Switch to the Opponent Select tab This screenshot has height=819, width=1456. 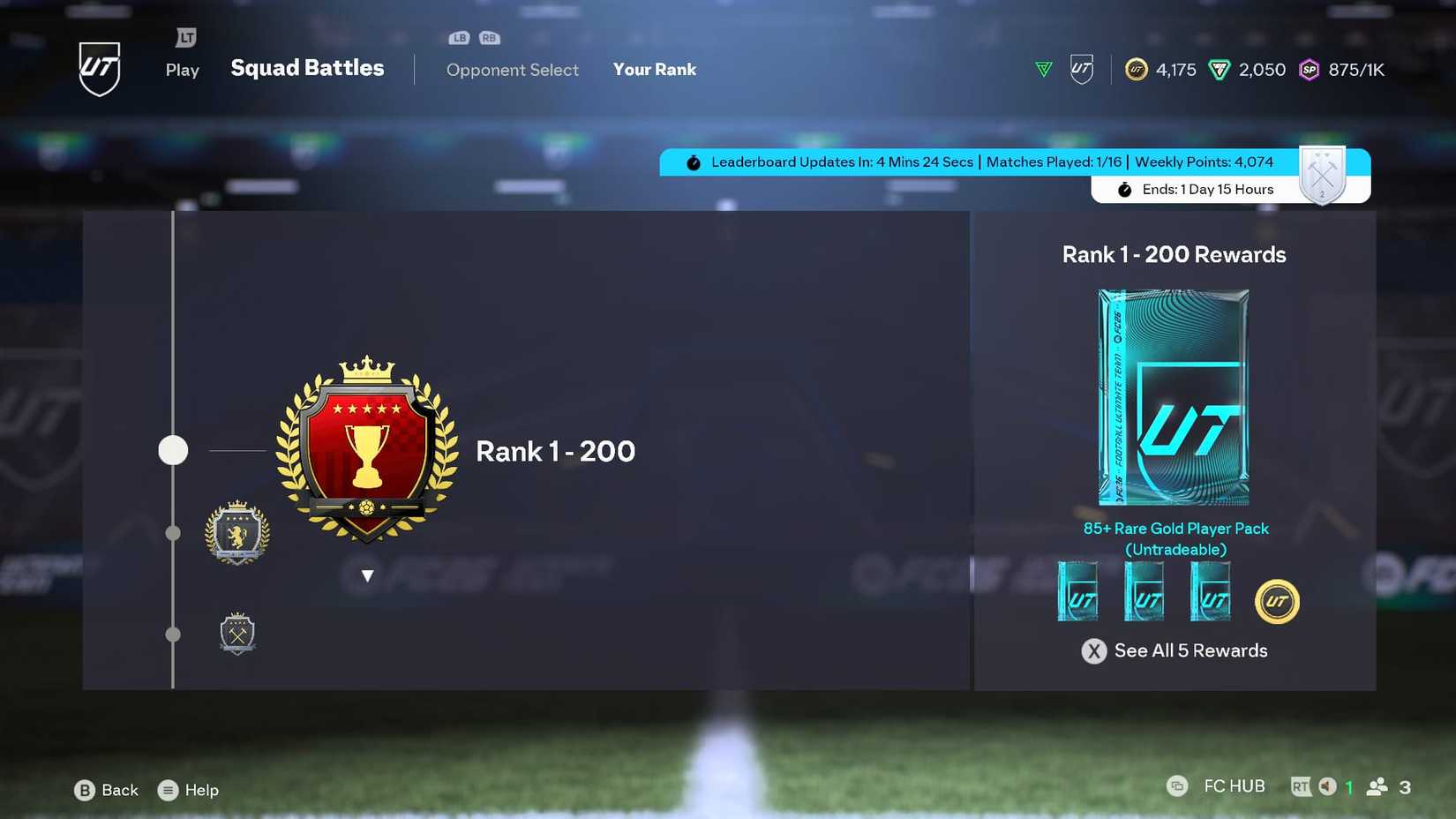[513, 70]
